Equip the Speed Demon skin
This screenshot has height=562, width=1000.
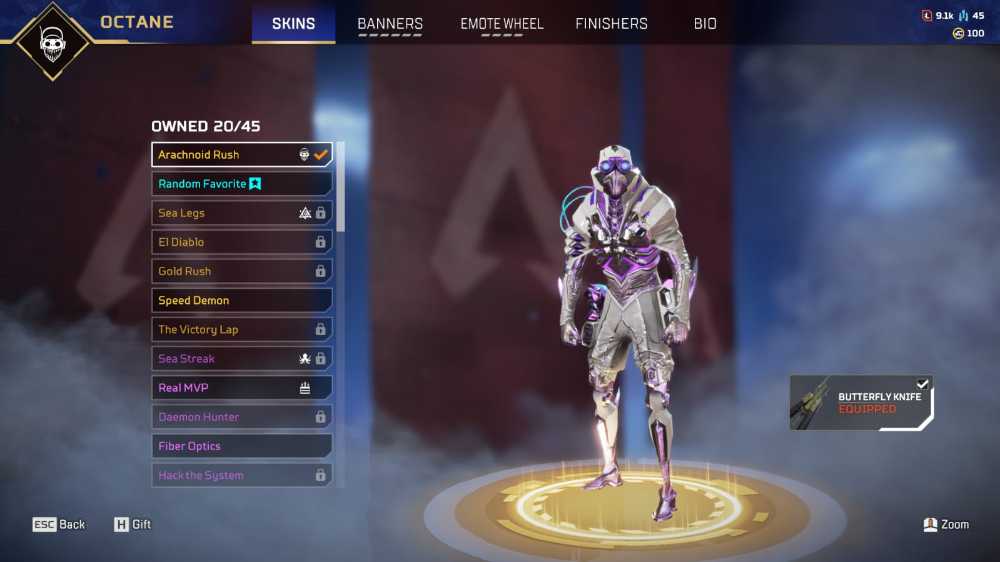point(241,300)
